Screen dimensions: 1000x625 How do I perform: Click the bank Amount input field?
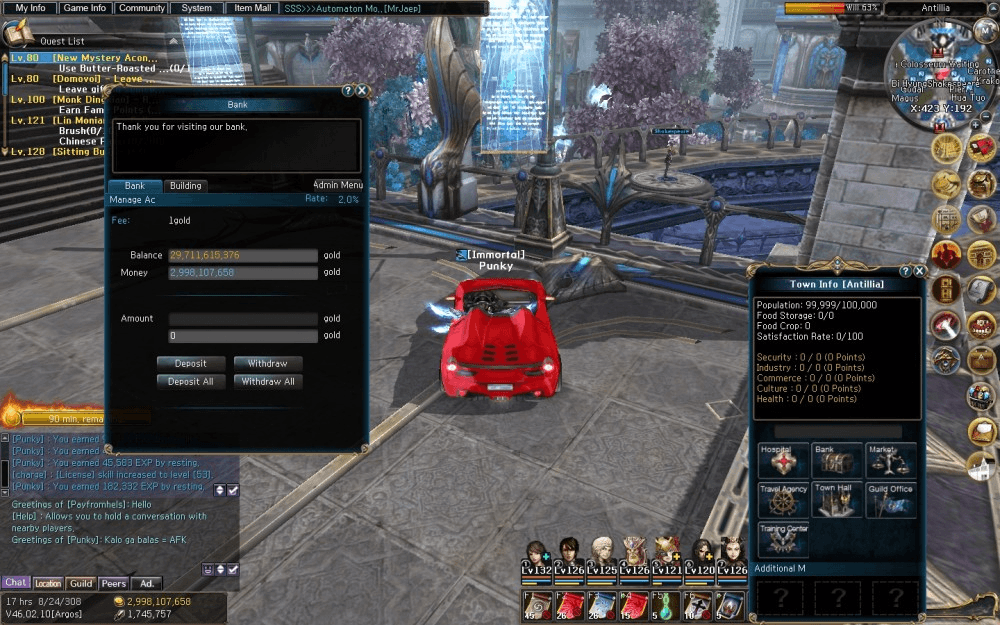[243, 319]
